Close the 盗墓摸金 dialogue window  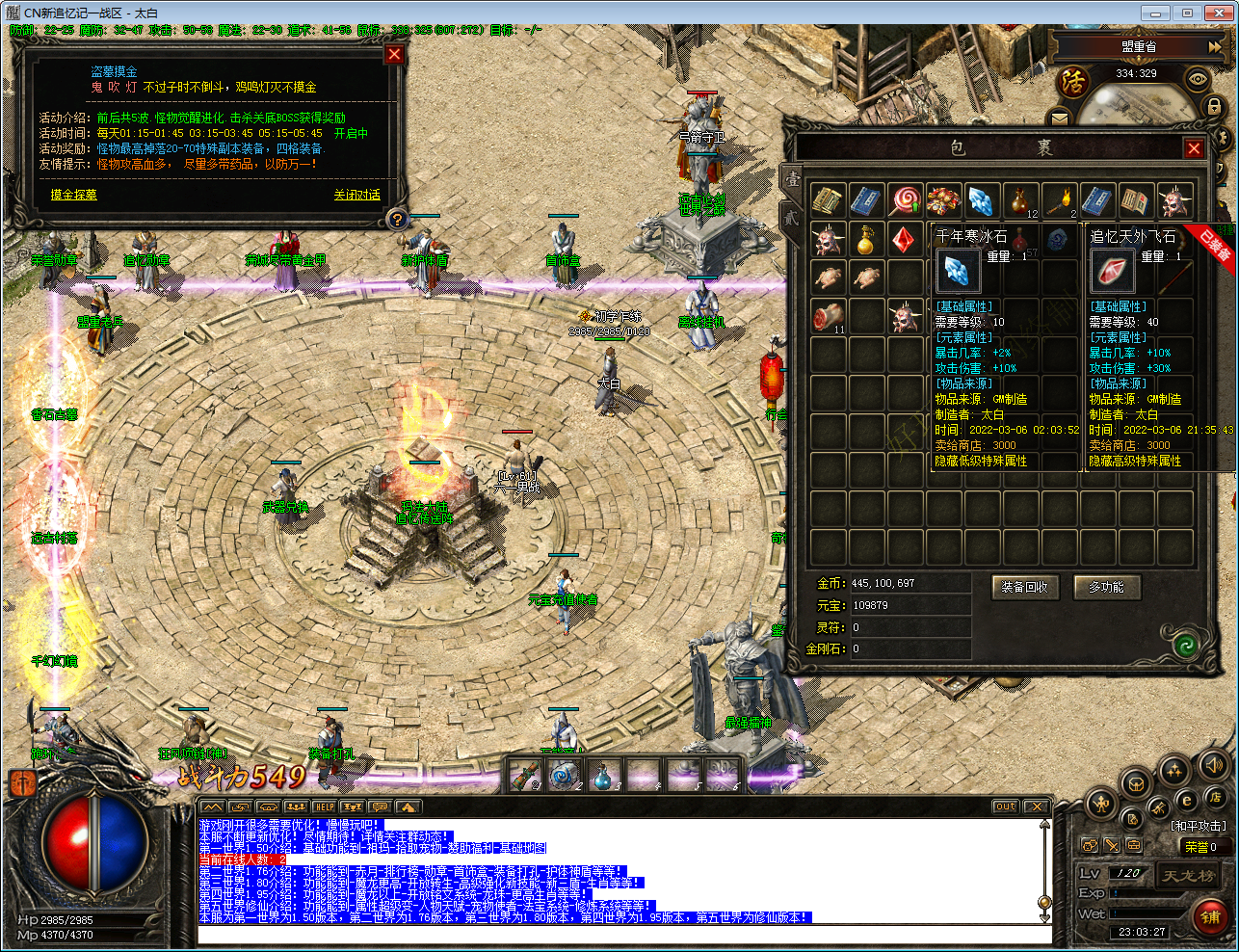[x=394, y=55]
